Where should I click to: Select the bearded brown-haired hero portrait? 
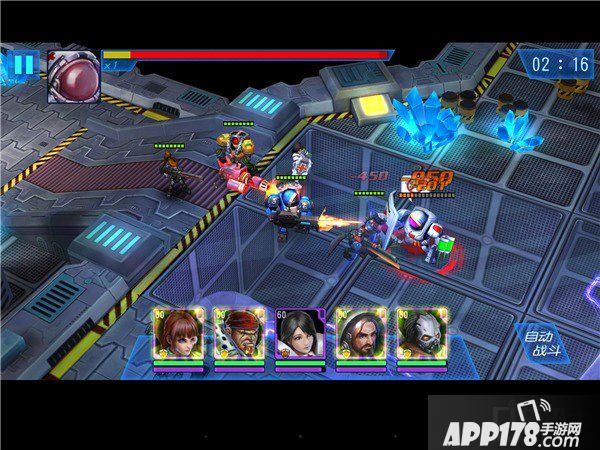point(360,334)
